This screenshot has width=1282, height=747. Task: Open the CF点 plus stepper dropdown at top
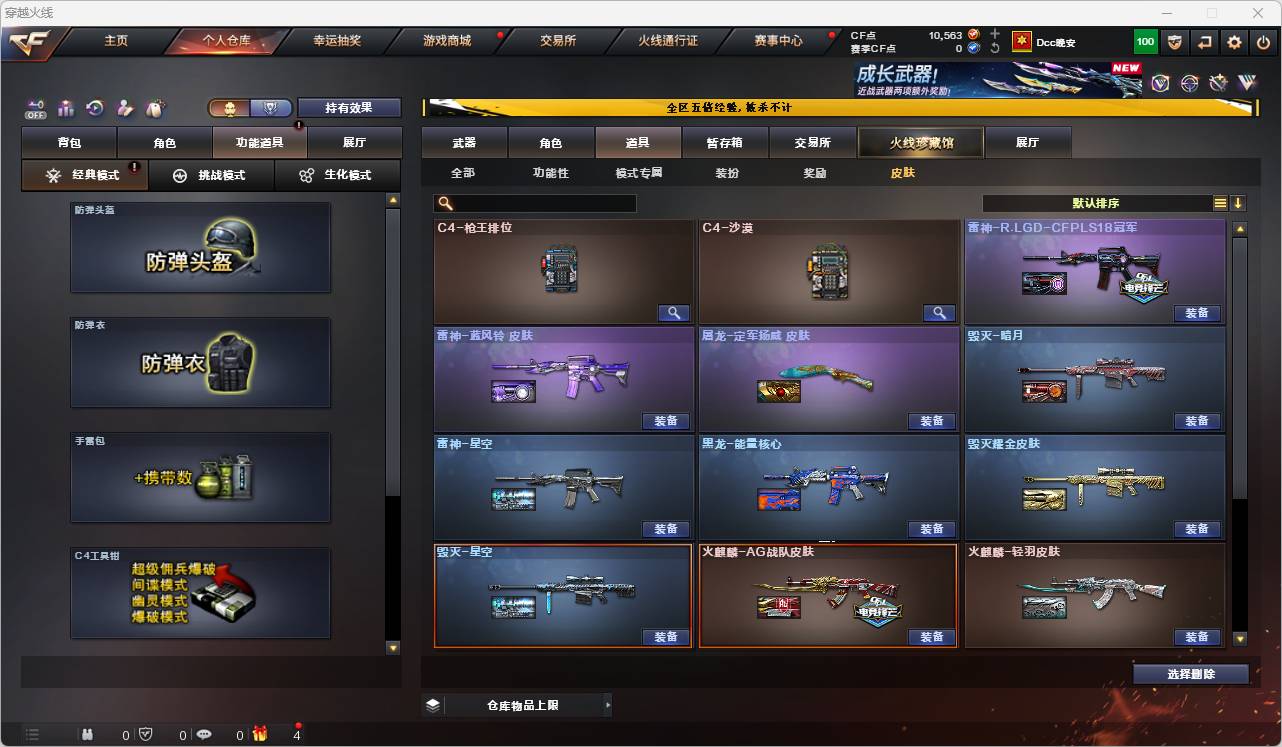994,32
